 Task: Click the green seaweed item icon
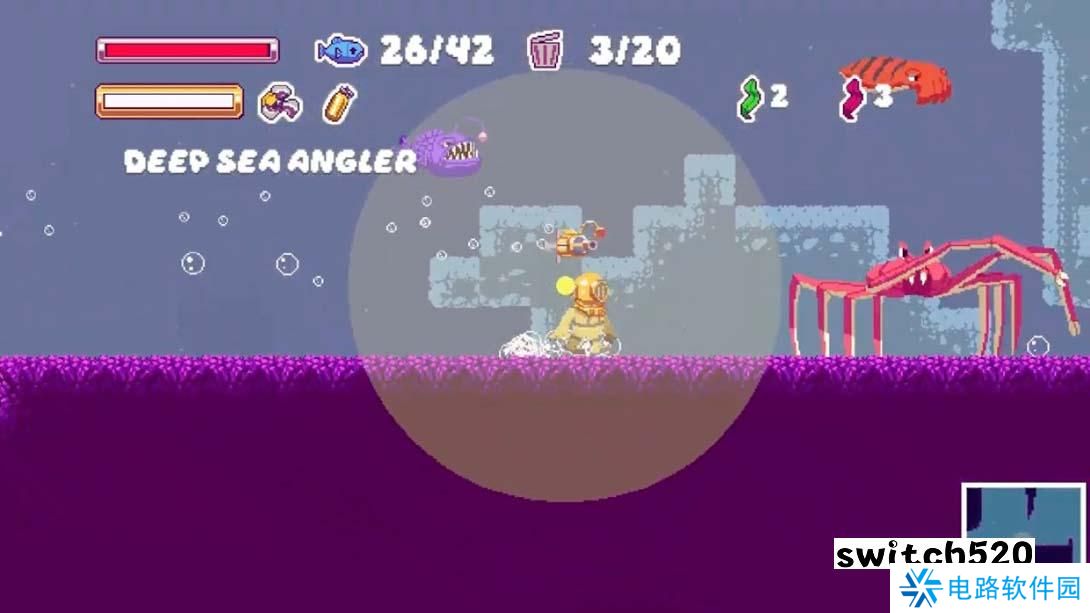[x=750, y=98]
